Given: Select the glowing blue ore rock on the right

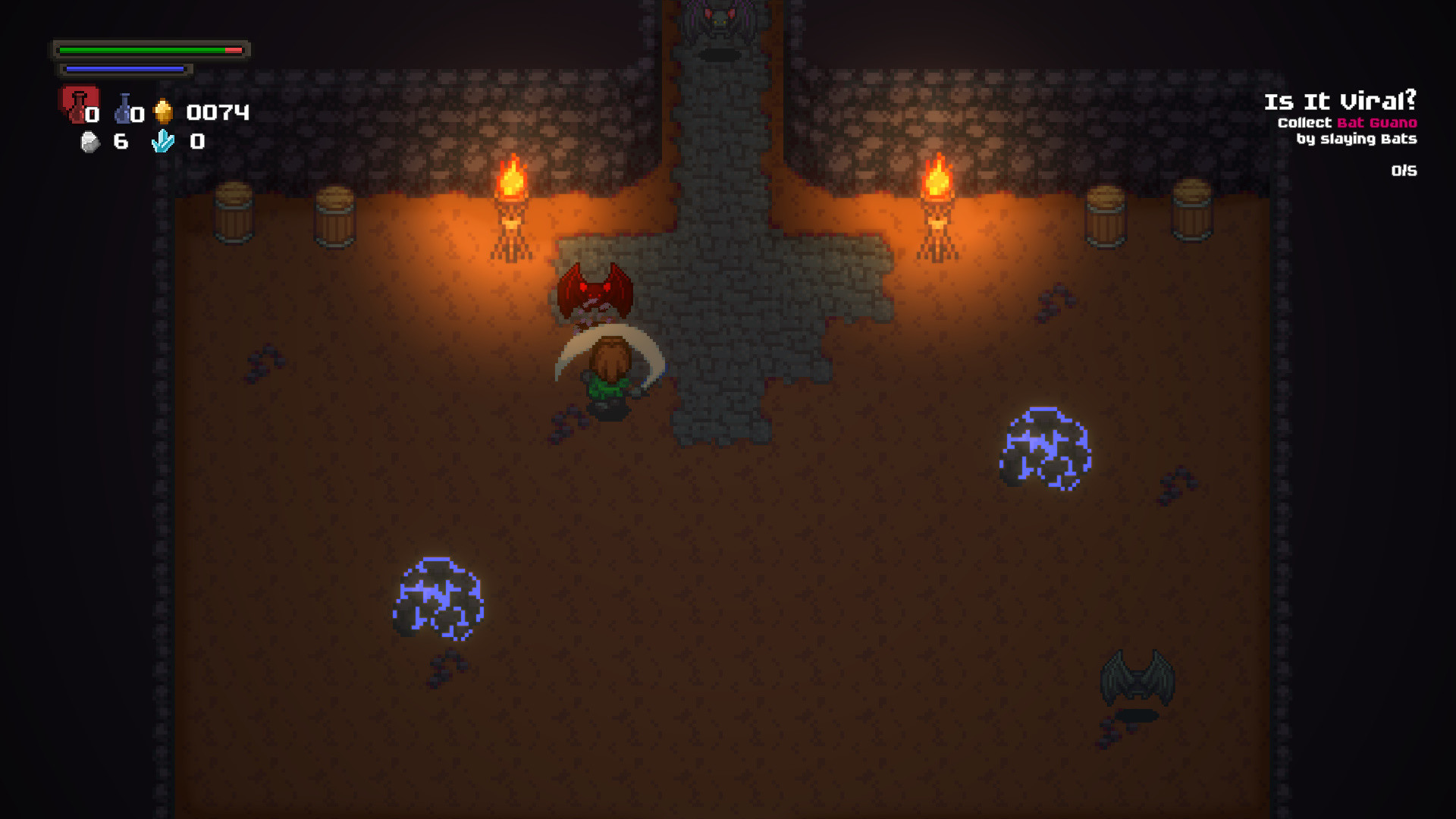Looking at the screenshot, I should click(1043, 447).
